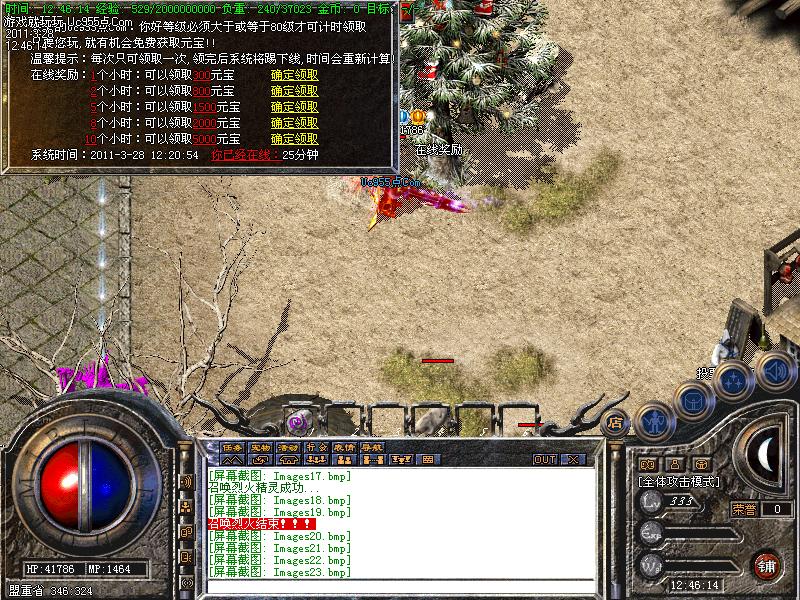Screen dimensions: 800x600
Task: Open the 宠物 pet tab
Action: (261, 447)
